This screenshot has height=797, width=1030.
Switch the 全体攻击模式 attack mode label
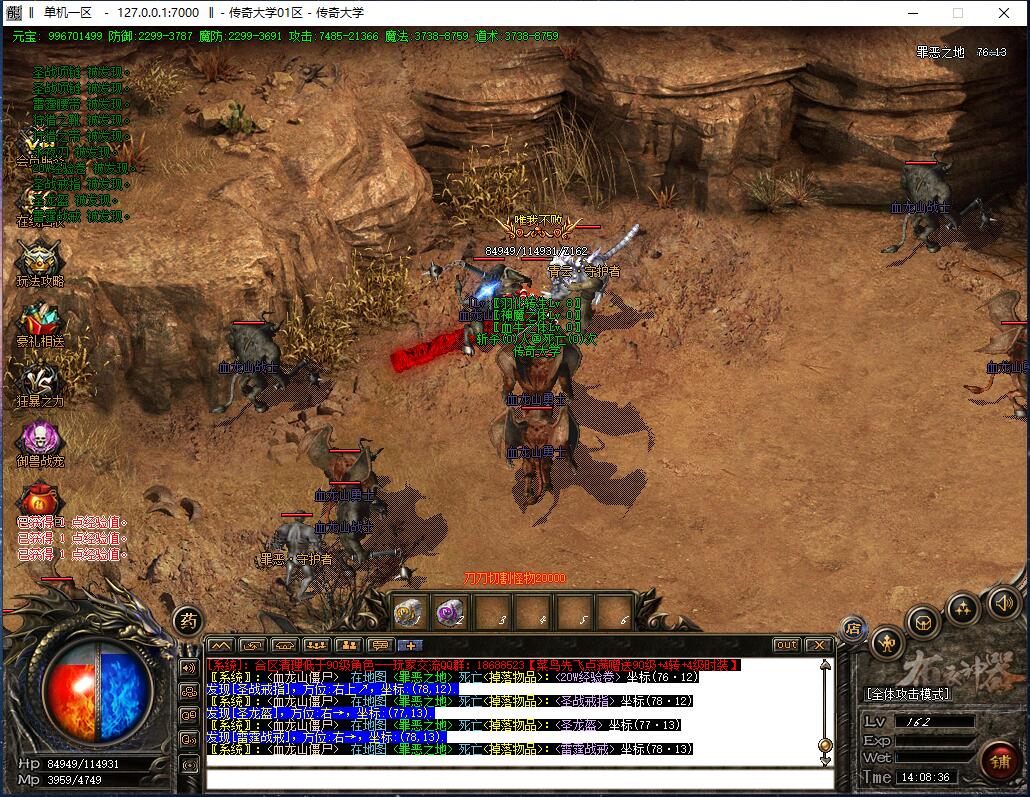pyautogui.click(x=908, y=694)
